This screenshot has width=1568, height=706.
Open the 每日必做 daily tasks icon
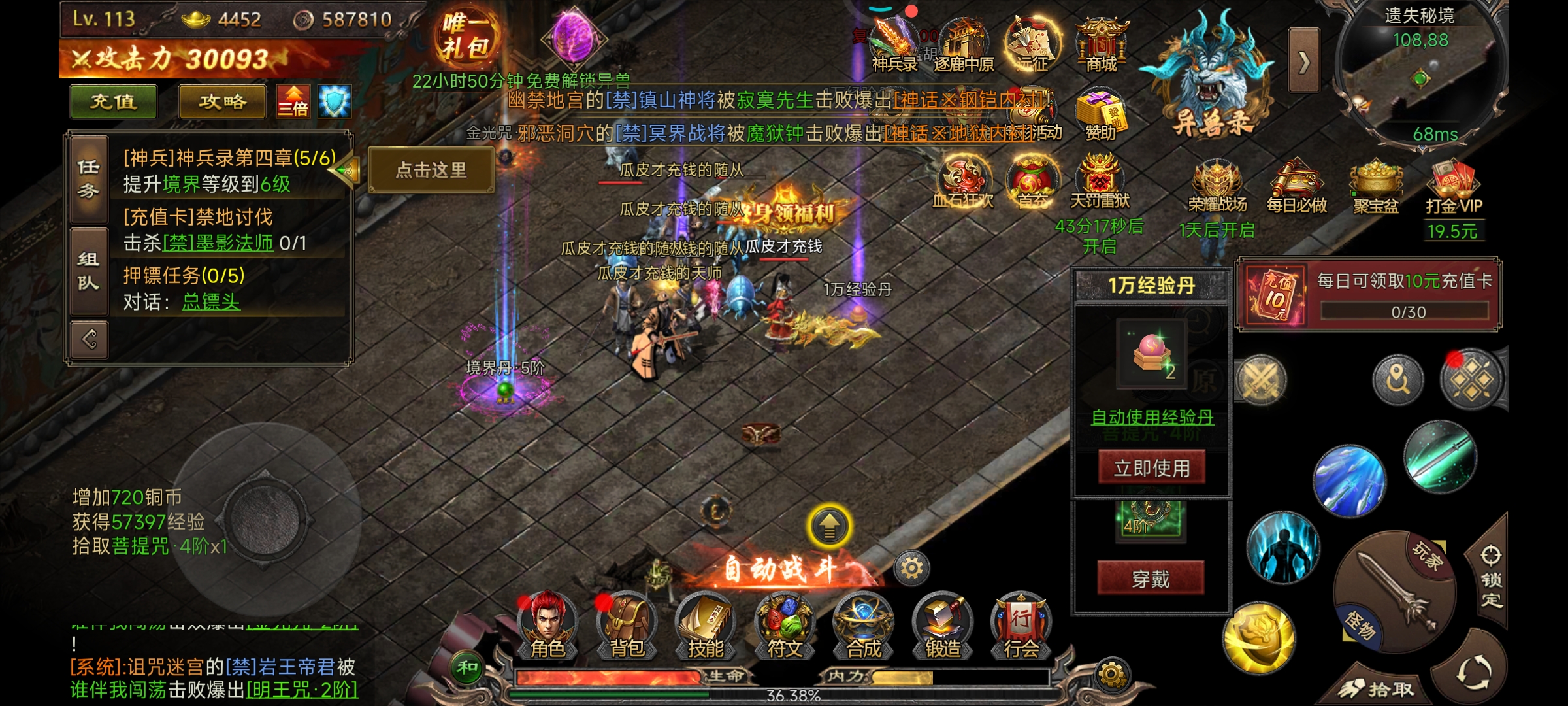tap(1296, 188)
